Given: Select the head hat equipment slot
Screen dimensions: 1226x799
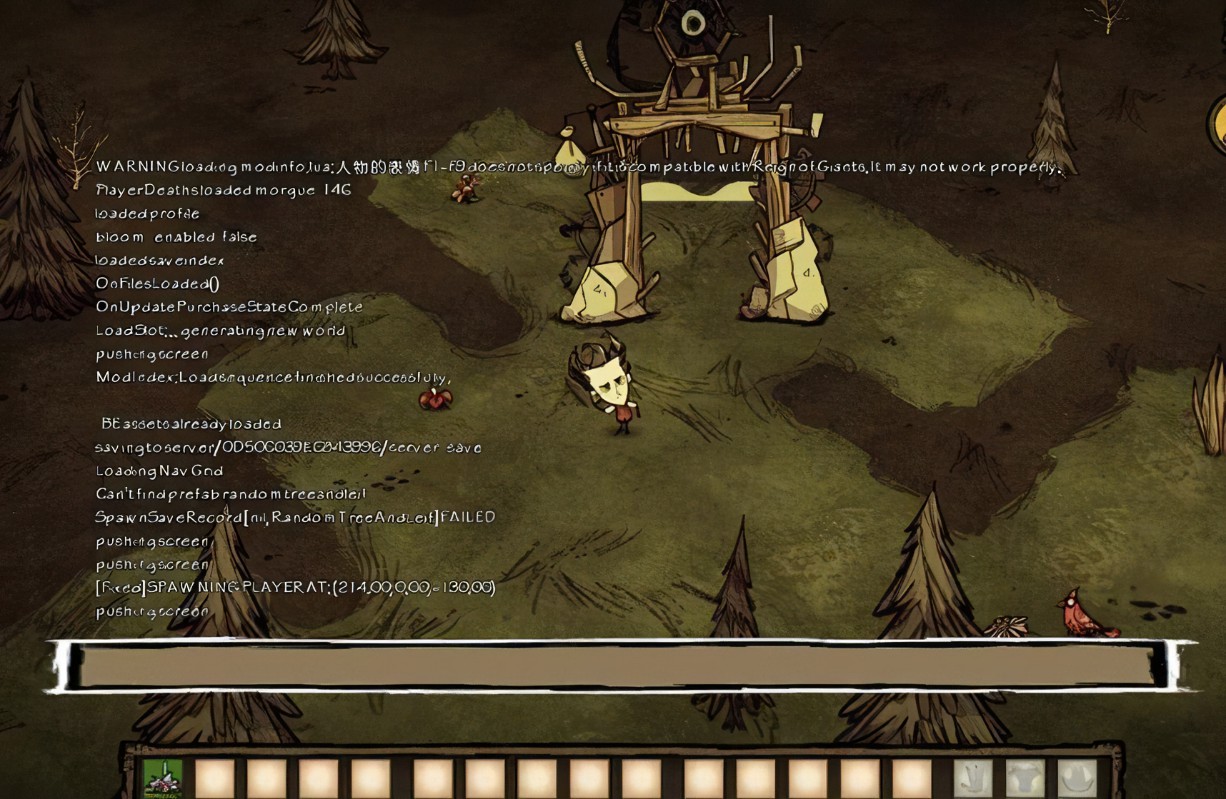Looking at the screenshot, I should coord(1077,778).
